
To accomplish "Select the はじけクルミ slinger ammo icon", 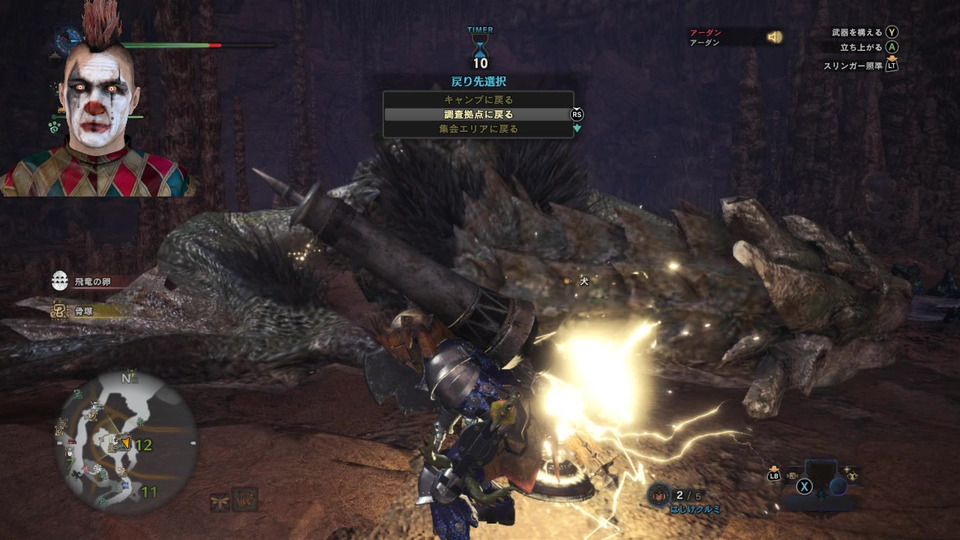I will coord(660,493).
